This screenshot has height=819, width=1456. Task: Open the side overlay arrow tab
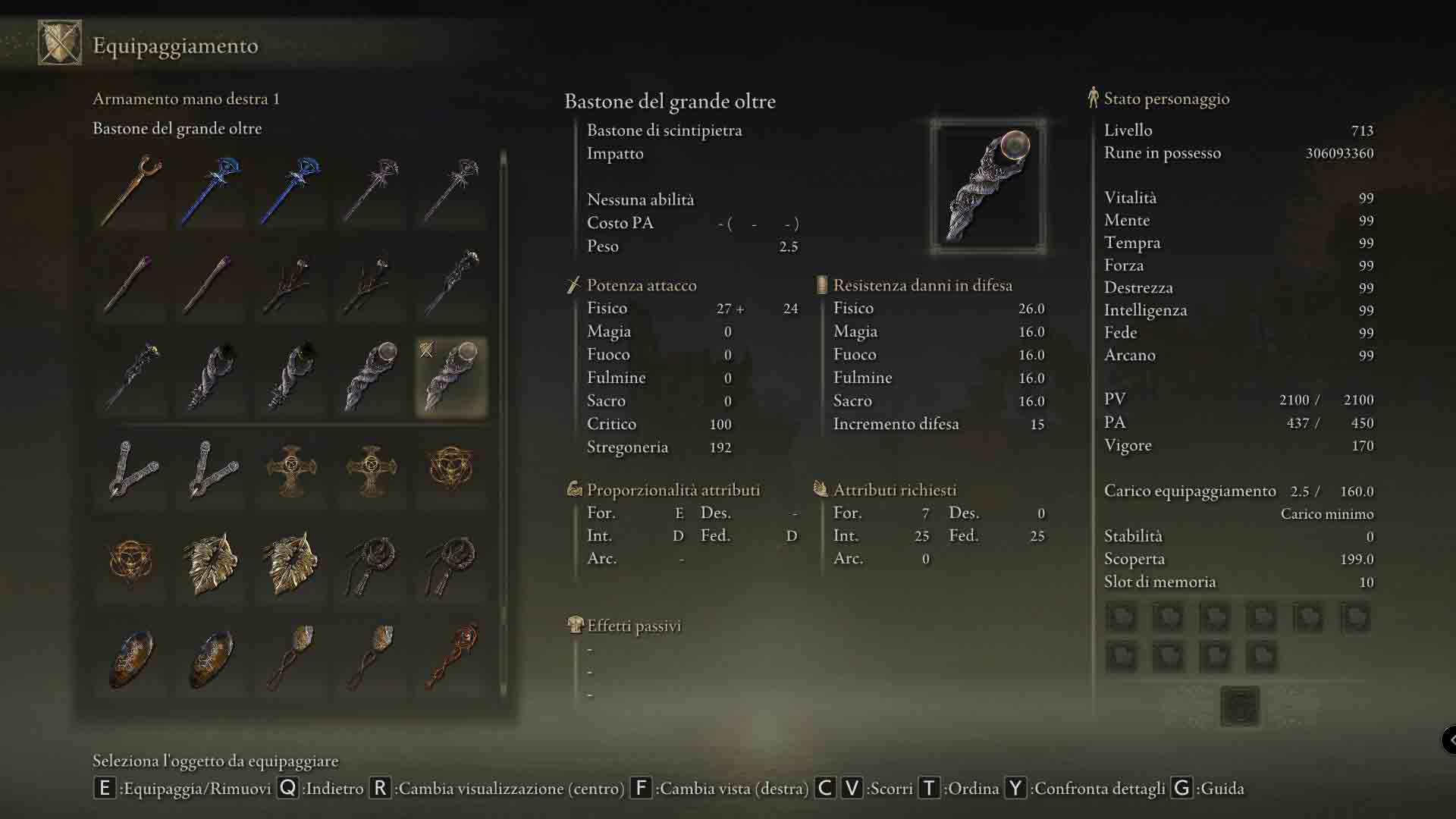[x=1450, y=739]
